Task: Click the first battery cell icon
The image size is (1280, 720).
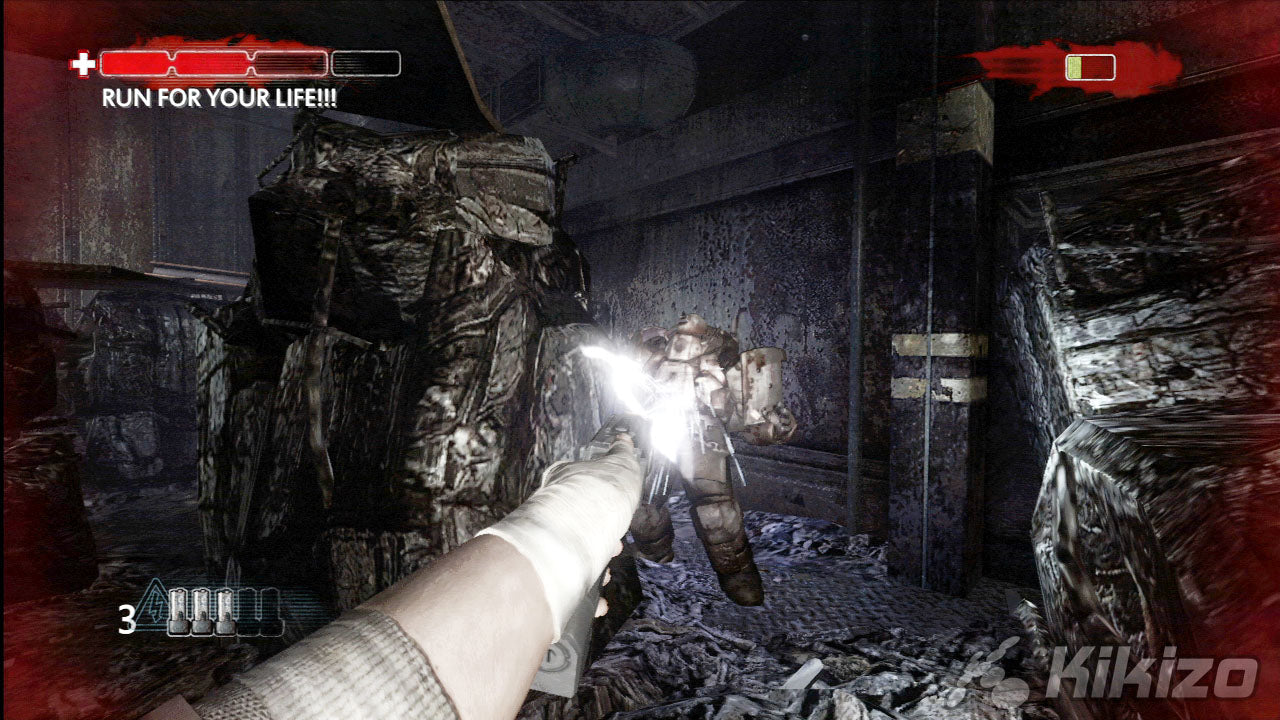Action: tap(179, 611)
